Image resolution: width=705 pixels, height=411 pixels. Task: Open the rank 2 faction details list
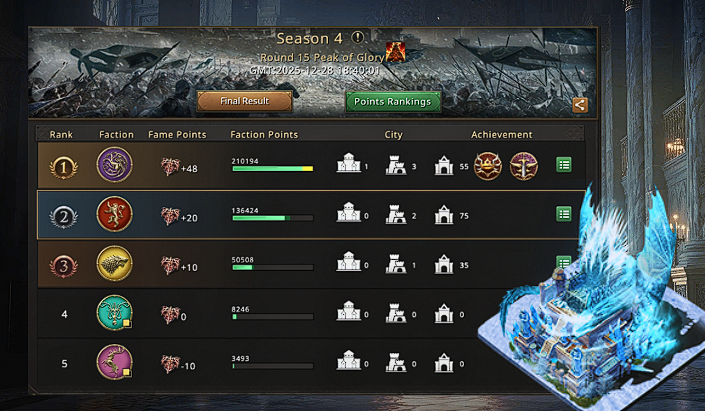pyautogui.click(x=564, y=214)
